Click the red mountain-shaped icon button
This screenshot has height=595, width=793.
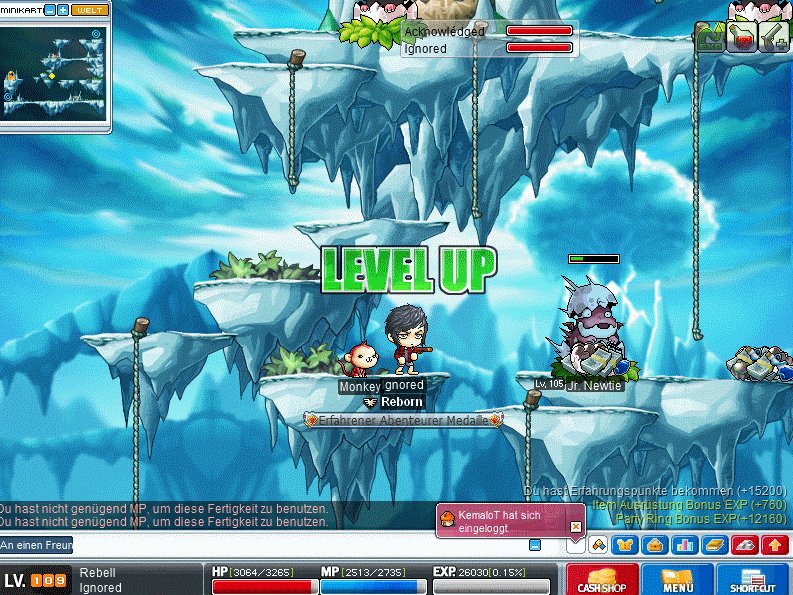[745, 545]
